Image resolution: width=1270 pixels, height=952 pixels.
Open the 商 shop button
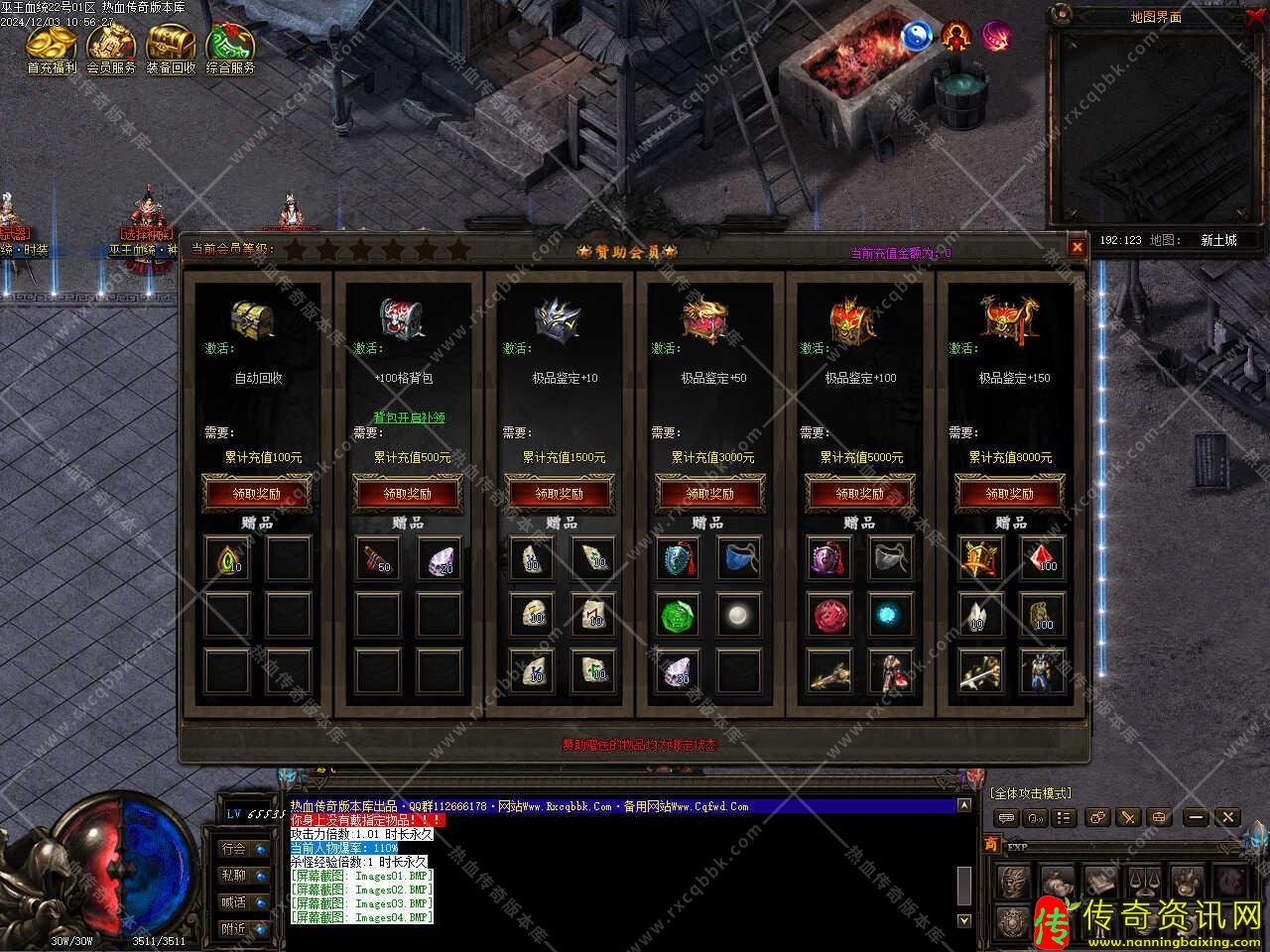click(x=991, y=844)
